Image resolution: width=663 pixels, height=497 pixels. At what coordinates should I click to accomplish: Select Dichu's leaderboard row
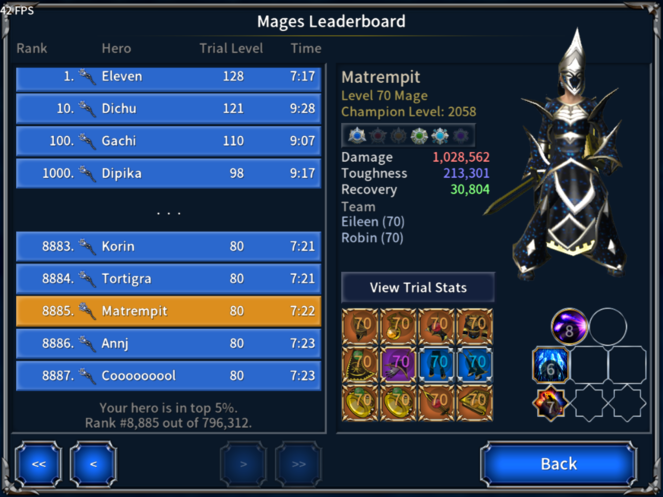point(168,109)
